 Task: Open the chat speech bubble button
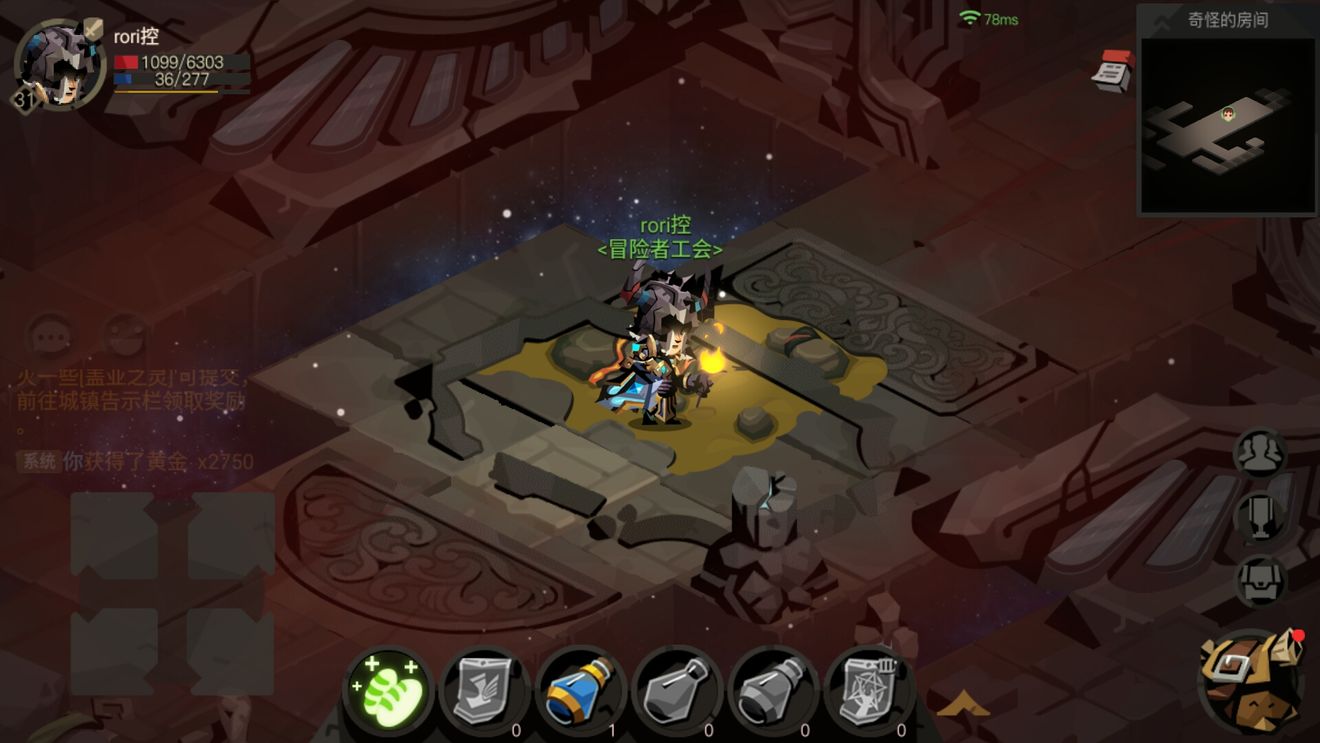click(50, 337)
